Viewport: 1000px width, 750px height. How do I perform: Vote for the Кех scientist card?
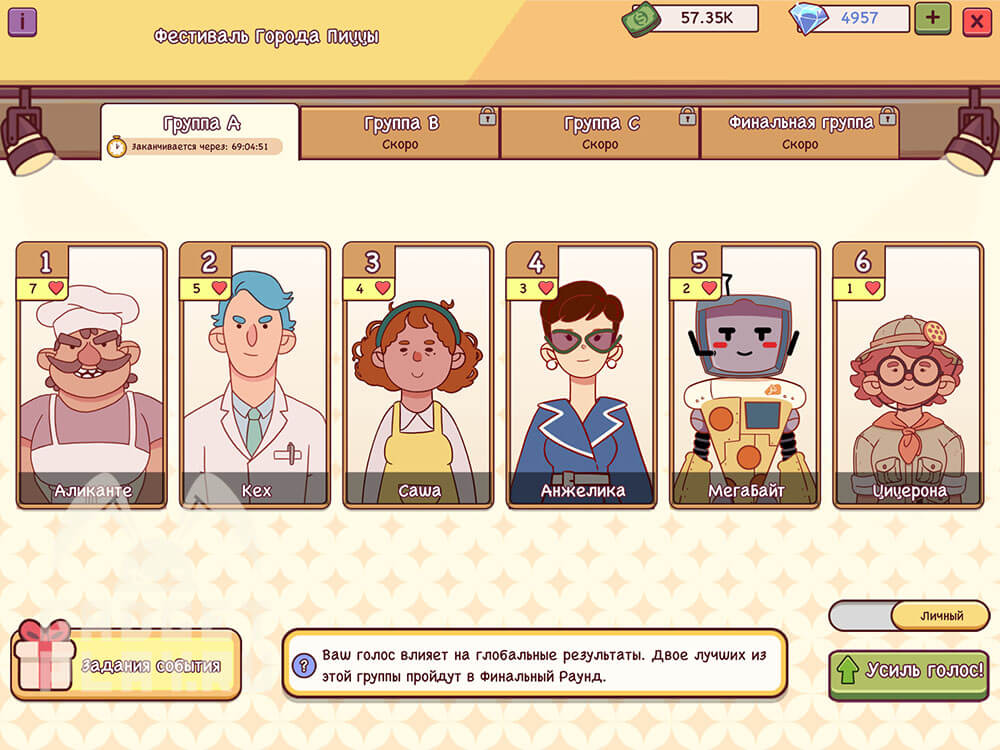click(x=255, y=375)
